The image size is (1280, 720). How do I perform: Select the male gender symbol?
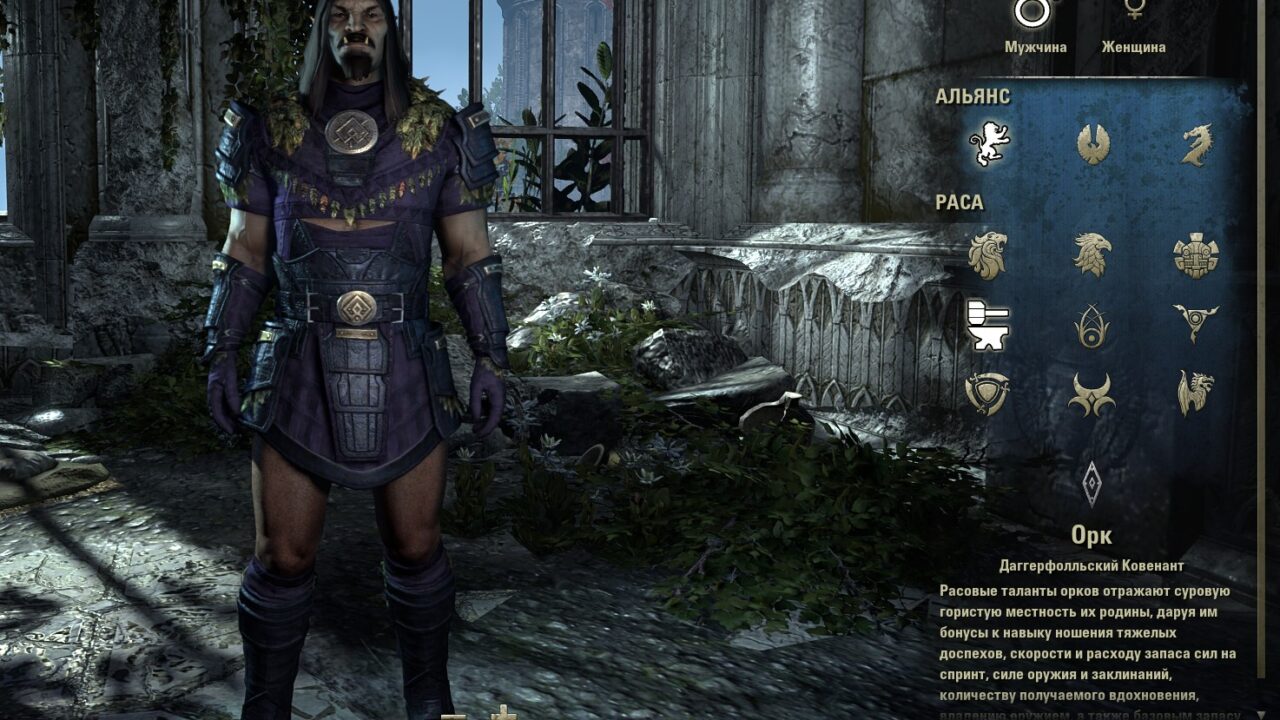click(x=1034, y=12)
